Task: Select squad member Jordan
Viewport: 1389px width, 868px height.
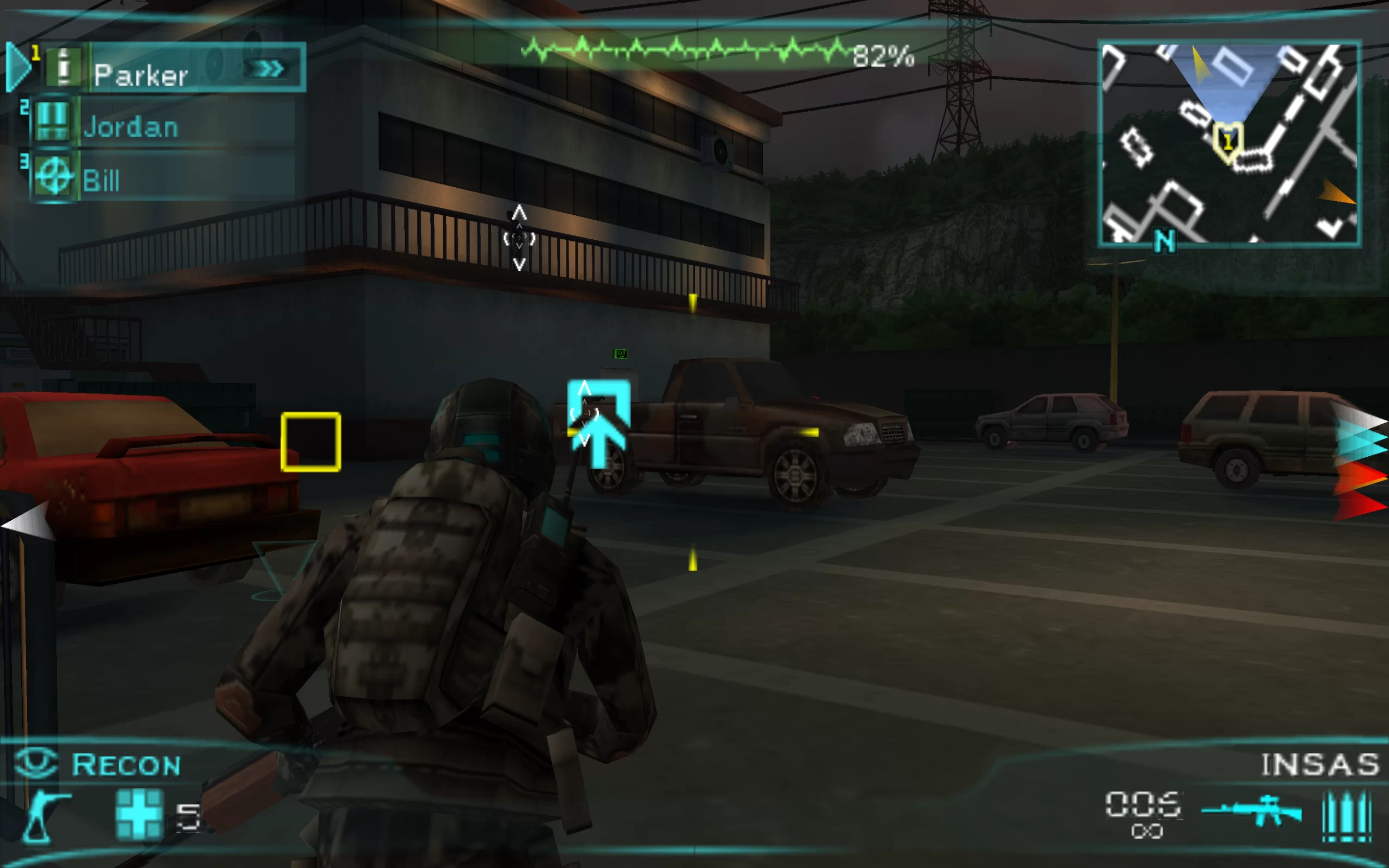Action: click(x=130, y=126)
